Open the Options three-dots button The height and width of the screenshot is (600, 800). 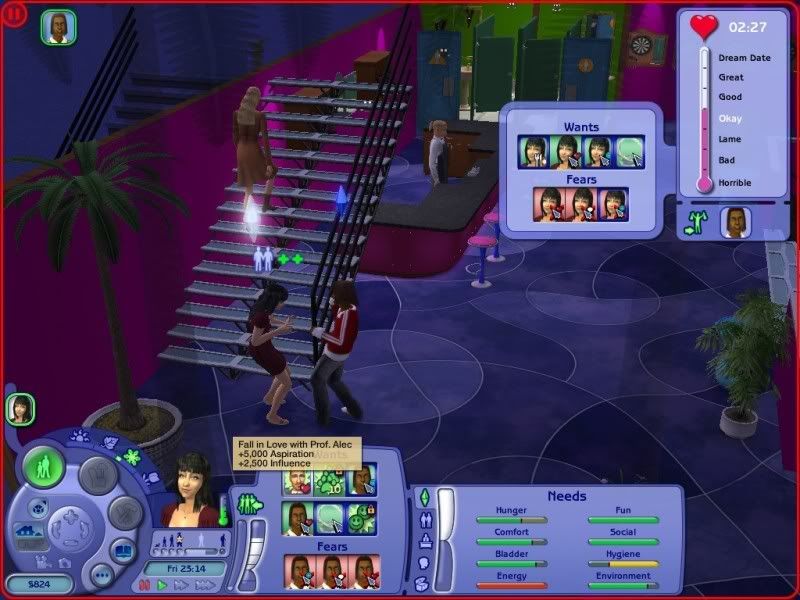click(x=100, y=575)
